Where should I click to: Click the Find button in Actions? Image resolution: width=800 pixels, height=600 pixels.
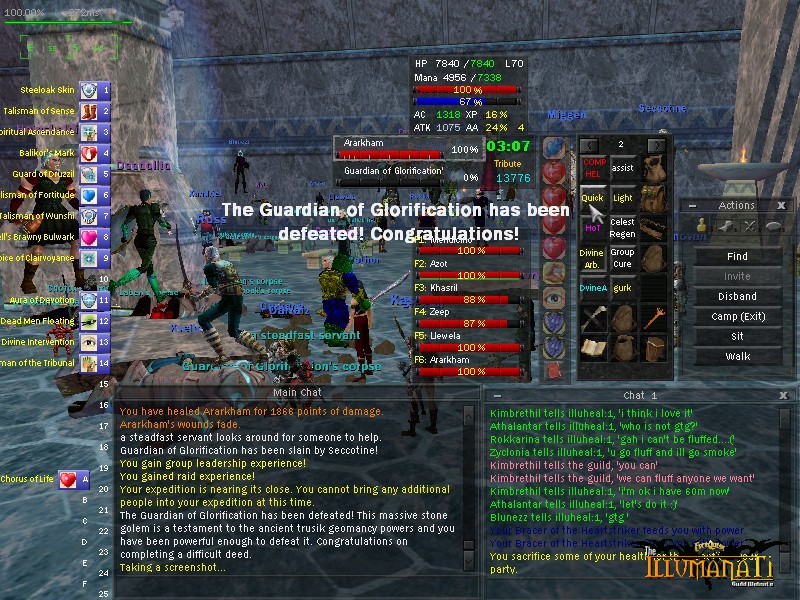(737, 257)
